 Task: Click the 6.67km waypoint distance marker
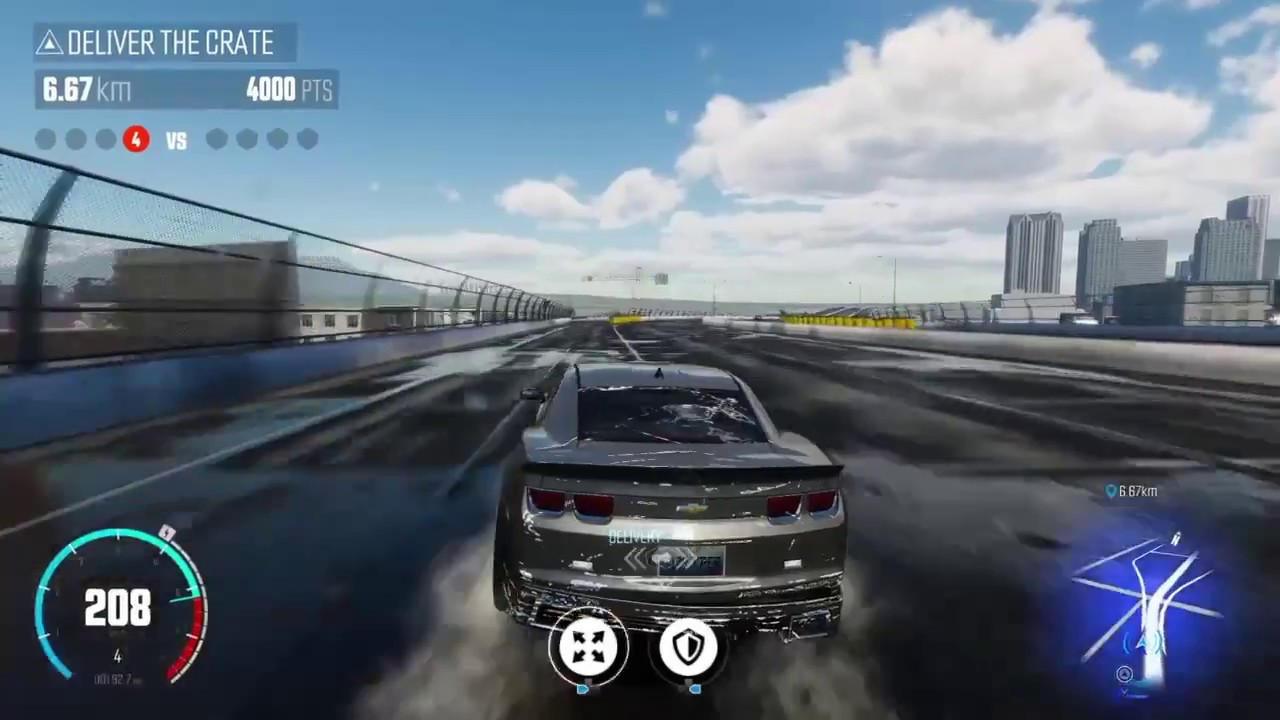[x=1131, y=491]
